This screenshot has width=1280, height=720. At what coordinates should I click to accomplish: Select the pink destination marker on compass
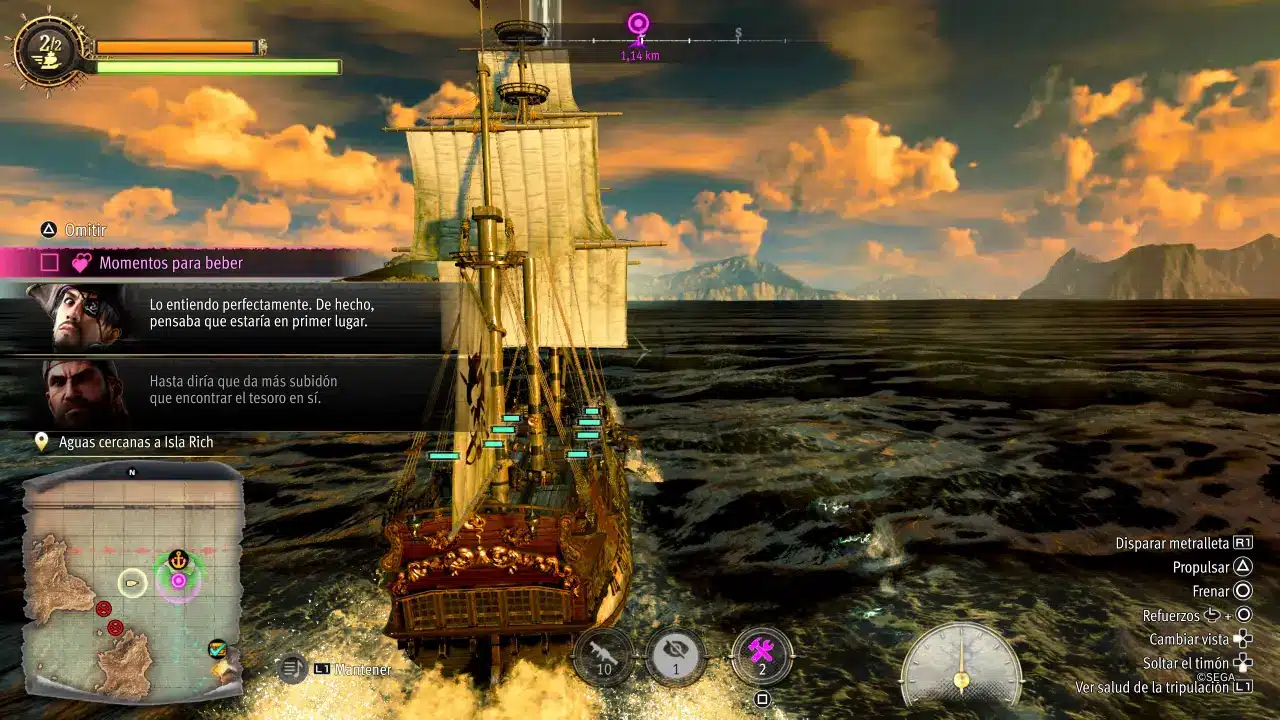[x=638, y=24]
